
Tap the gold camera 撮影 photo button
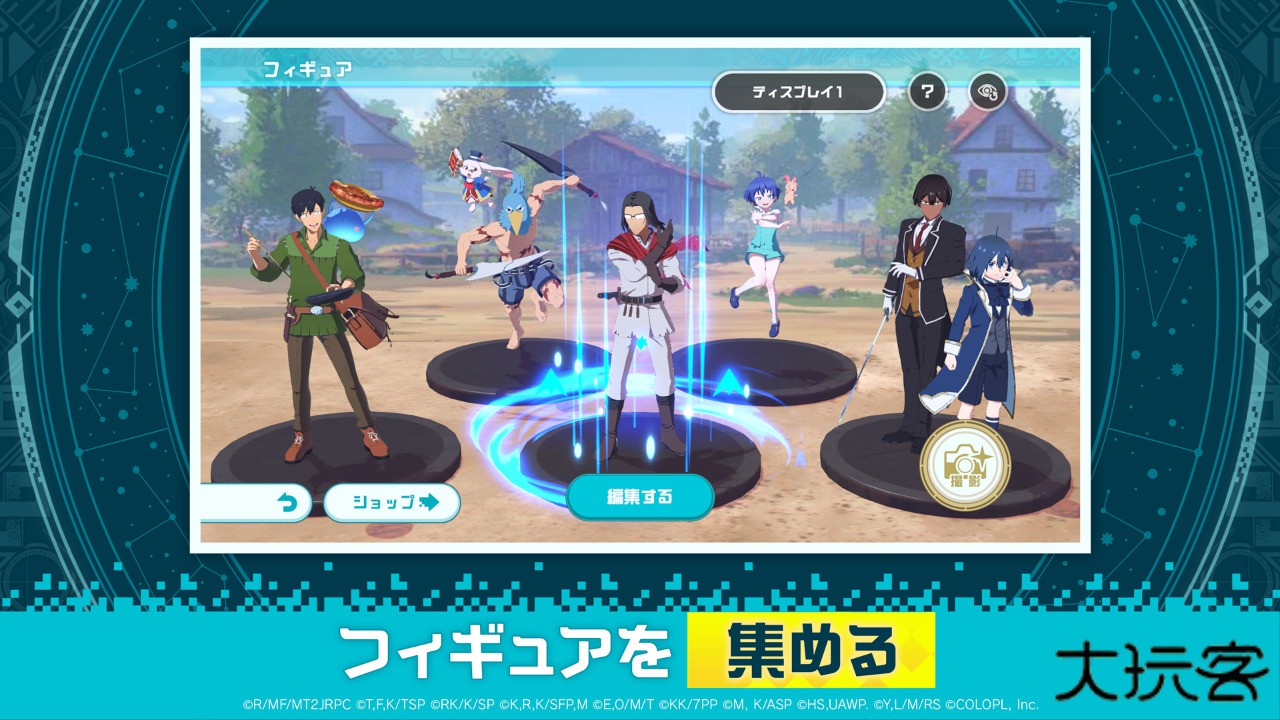965,463
